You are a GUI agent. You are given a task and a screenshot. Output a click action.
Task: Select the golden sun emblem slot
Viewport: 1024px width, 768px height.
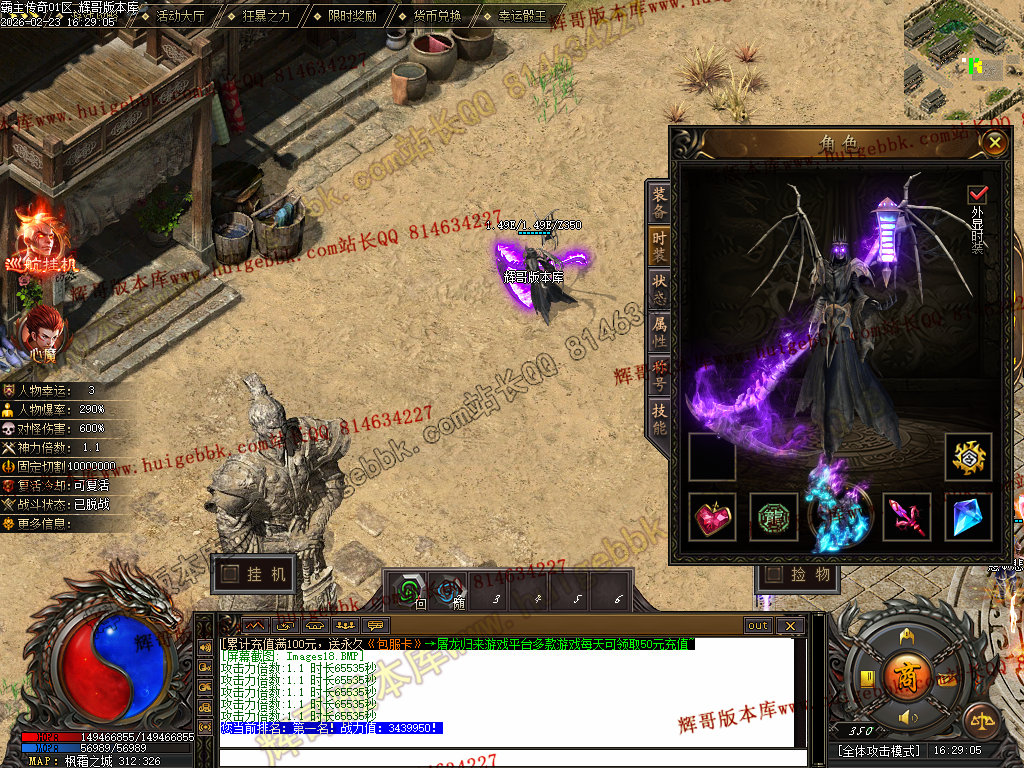(x=968, y=457)
